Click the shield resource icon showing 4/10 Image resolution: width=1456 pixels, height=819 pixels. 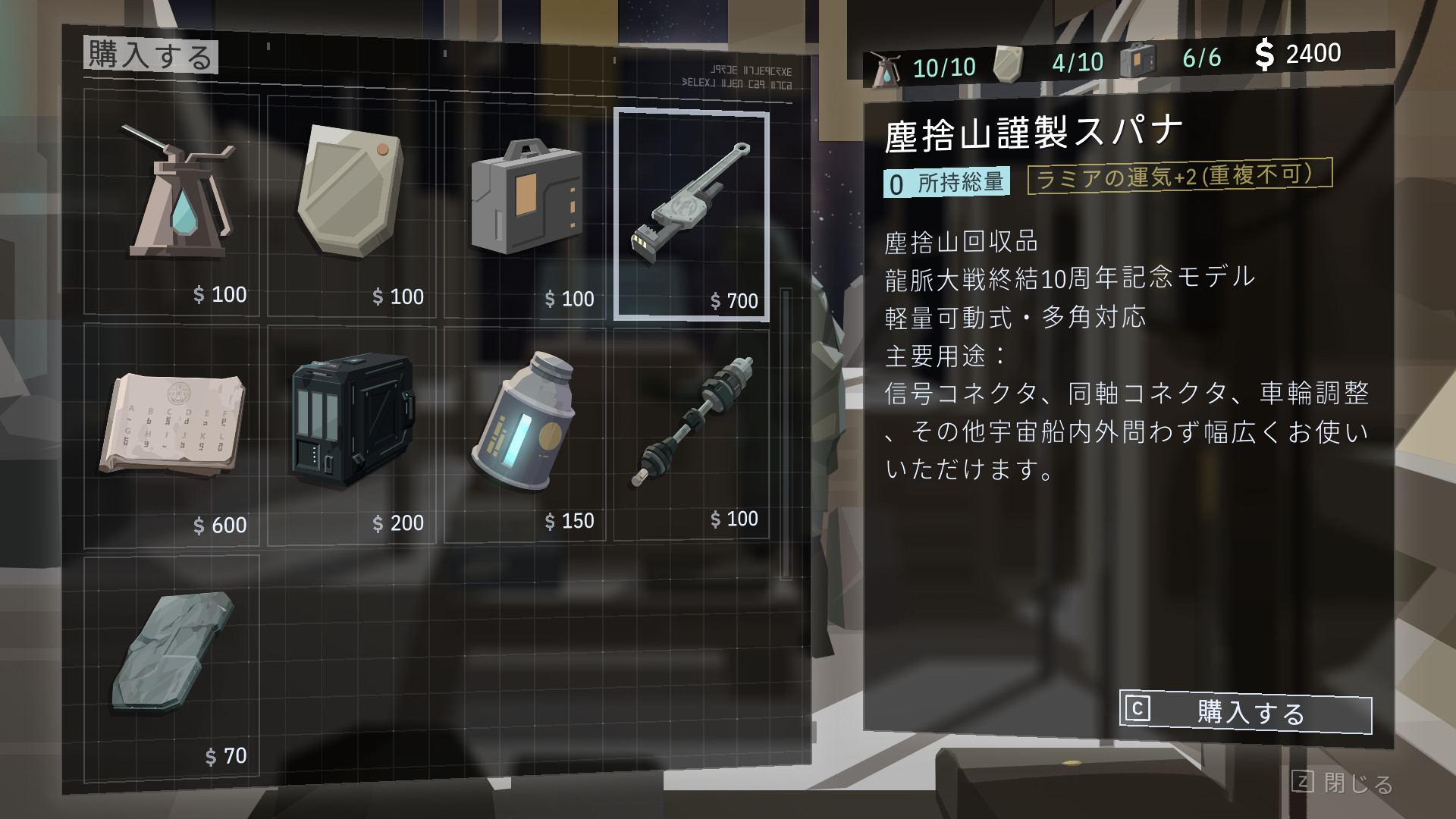coord(1009,59)
